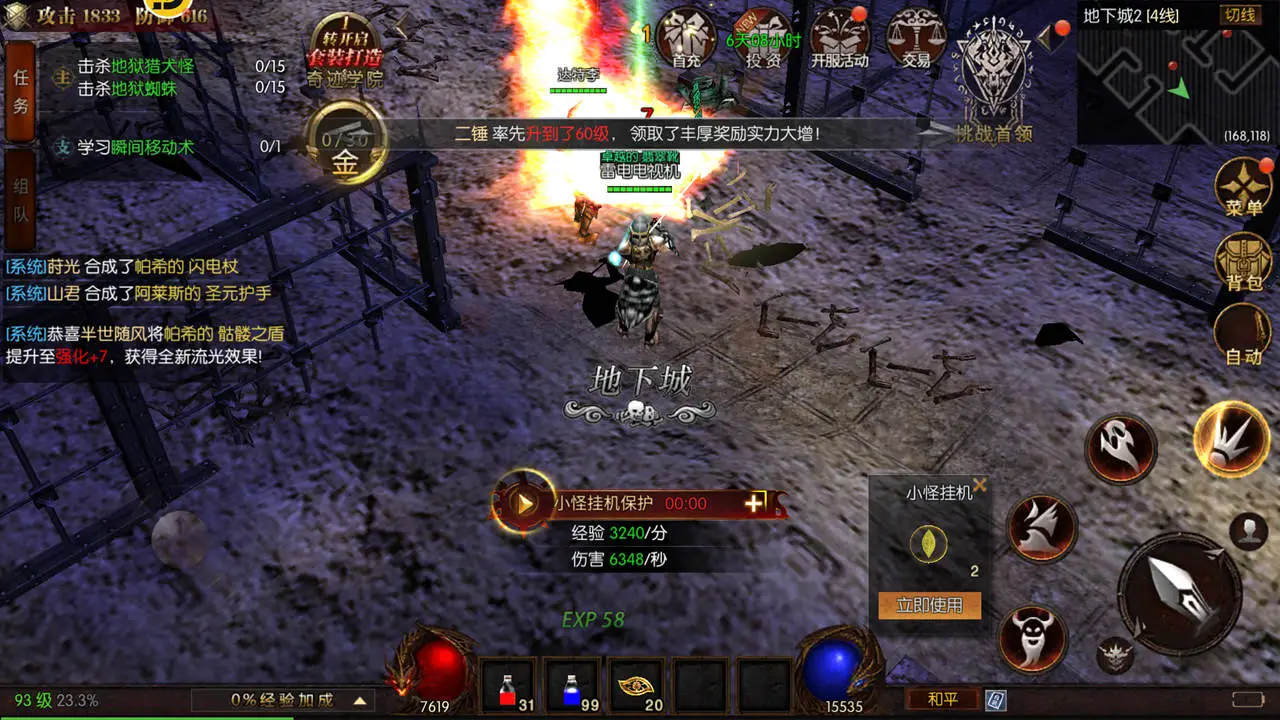Use the blue mana potion slot
Screen dimensions: 1280x720
click(x=572, y=687)
